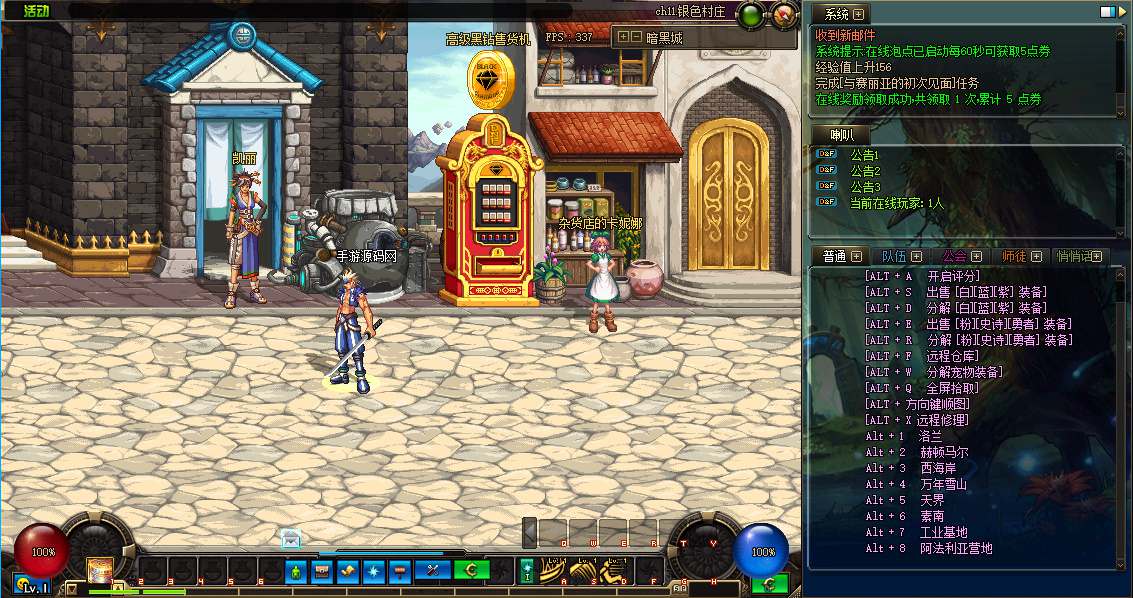
Task: Open announcement 公告2
Action: click(x=864, y=171)
